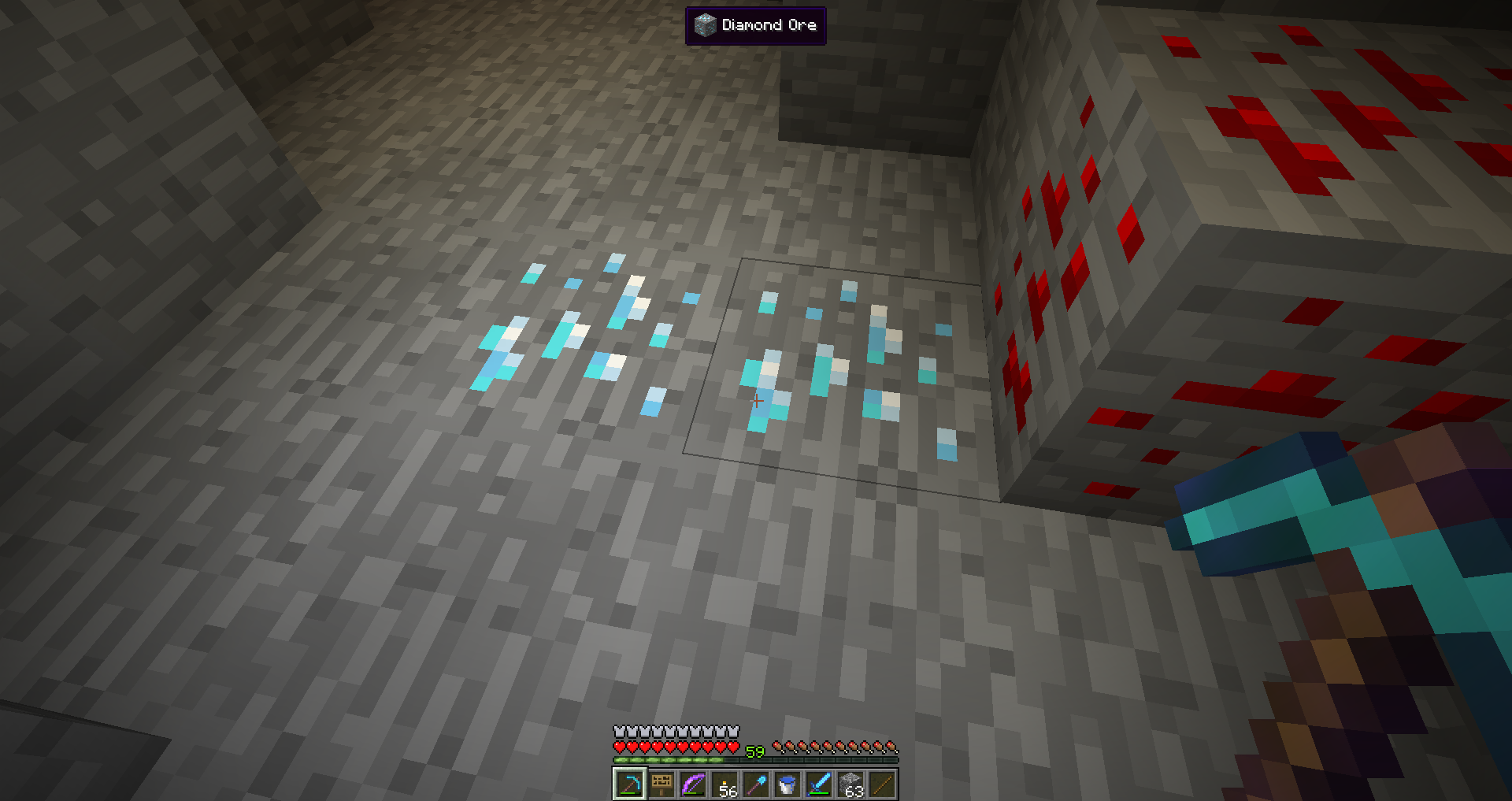Equip the diamond sword from the hotbar
Screen dimensions: 1512x801
click(819, 784)
